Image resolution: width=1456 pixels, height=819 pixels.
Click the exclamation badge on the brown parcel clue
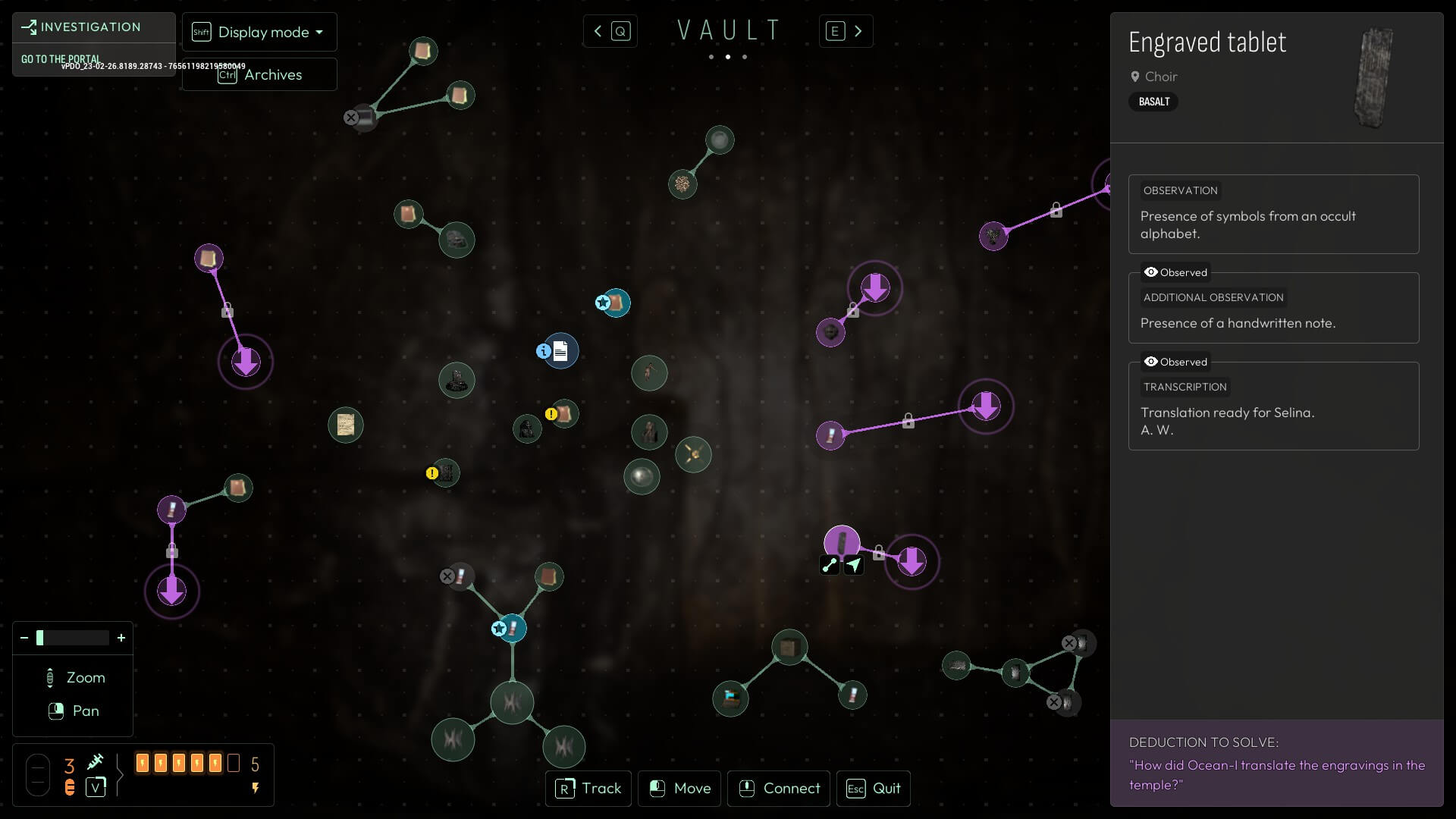551,413
